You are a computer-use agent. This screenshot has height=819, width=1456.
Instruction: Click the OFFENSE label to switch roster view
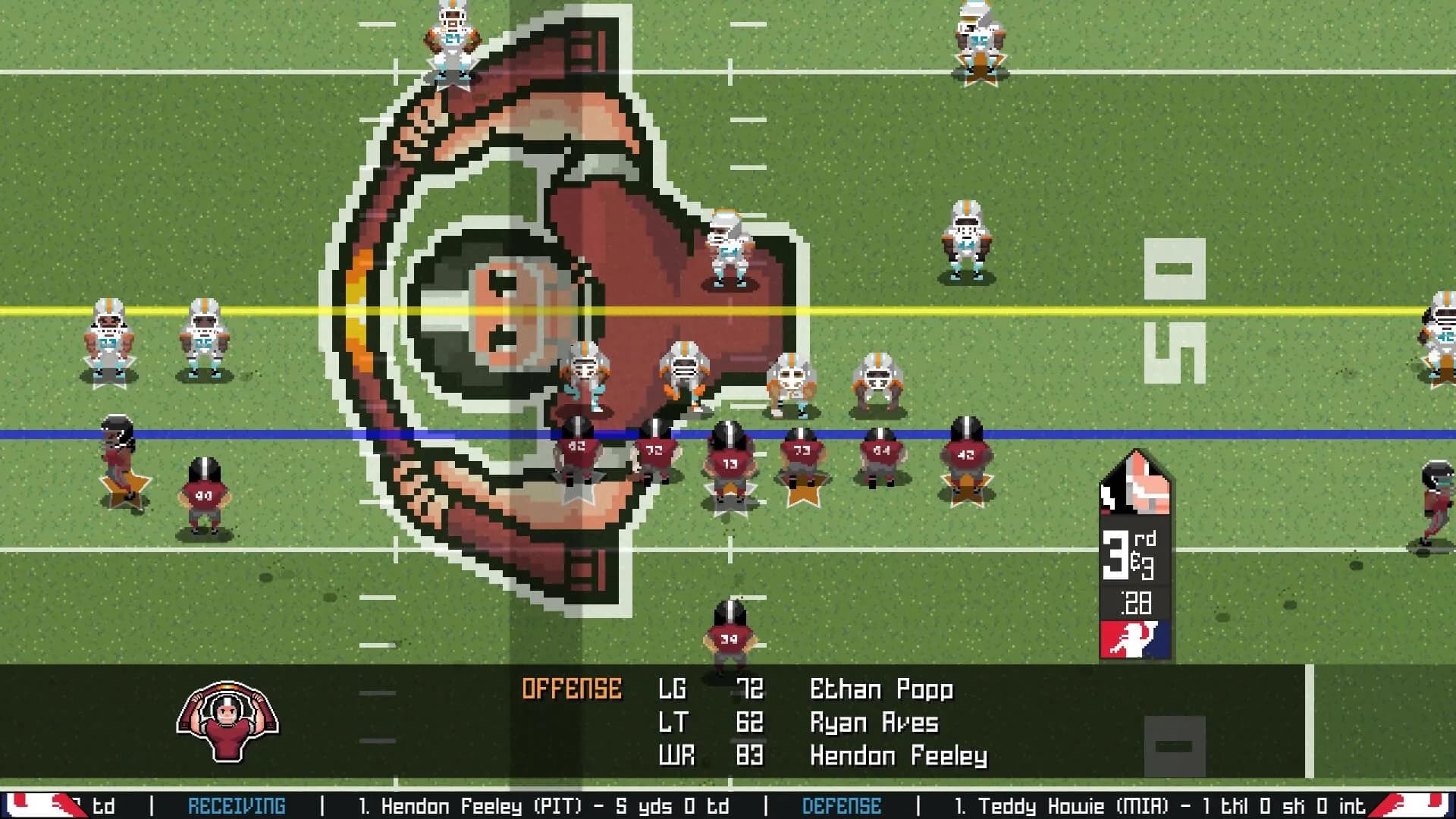click(573, 689)
